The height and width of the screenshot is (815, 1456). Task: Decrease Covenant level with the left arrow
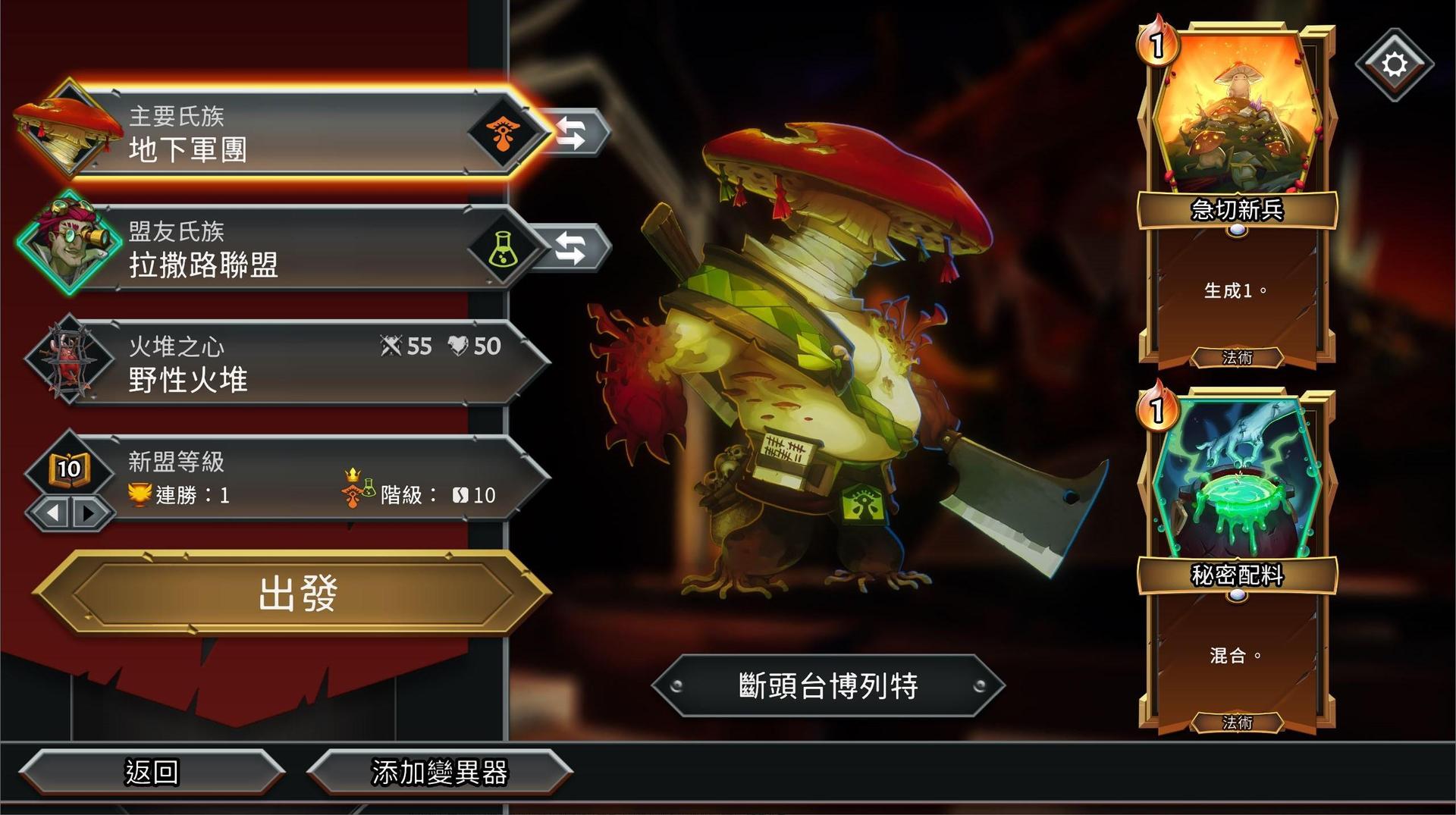point(52,513)
